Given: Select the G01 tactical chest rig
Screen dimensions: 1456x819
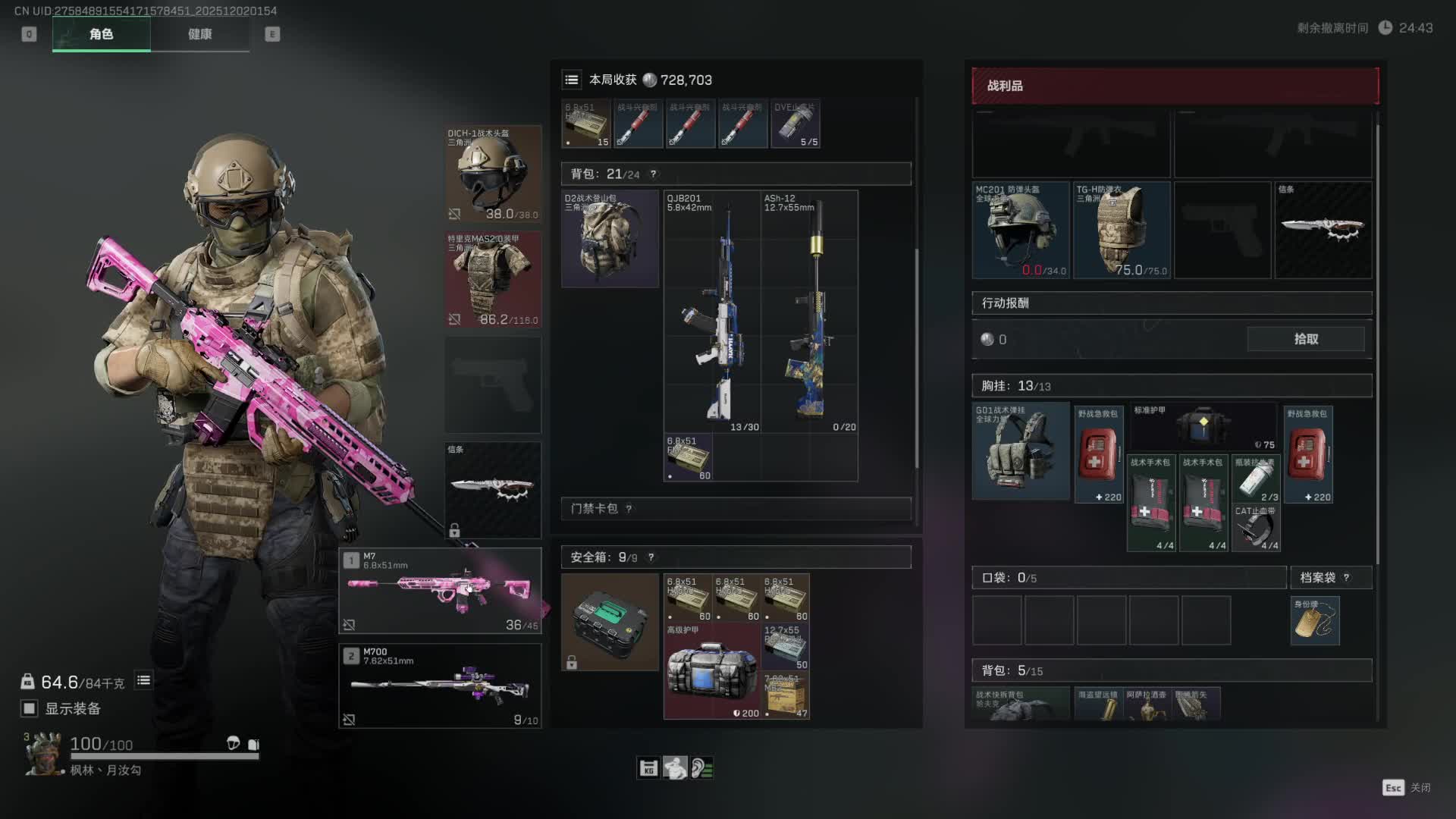Looking at the screenshot, I should (1021, 451).
